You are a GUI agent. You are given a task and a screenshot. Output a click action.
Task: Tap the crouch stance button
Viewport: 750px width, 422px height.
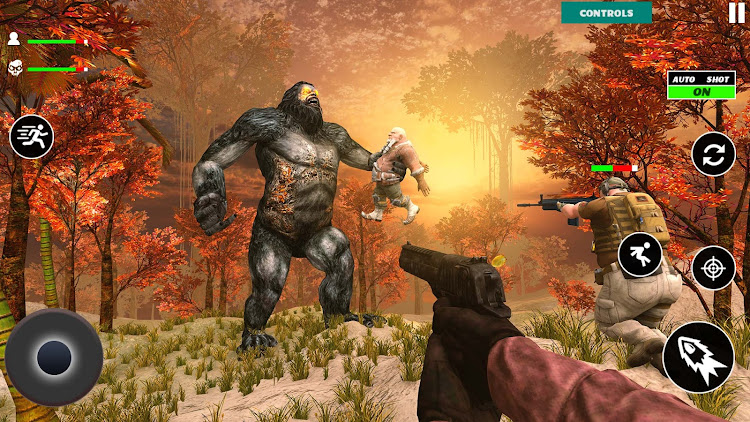pos(640,255)
